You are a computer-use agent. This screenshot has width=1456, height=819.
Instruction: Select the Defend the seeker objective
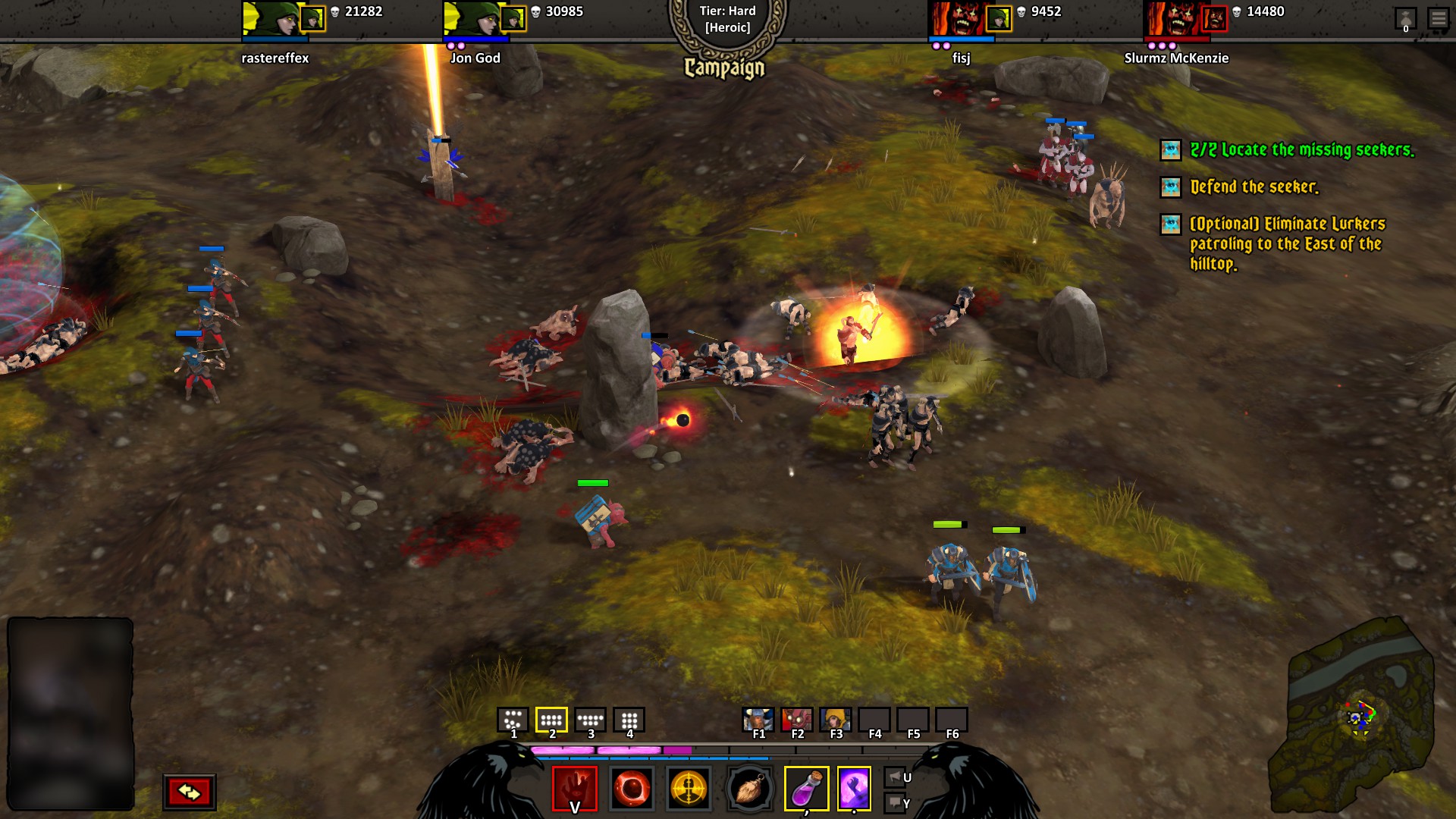tap(1254, 187)
